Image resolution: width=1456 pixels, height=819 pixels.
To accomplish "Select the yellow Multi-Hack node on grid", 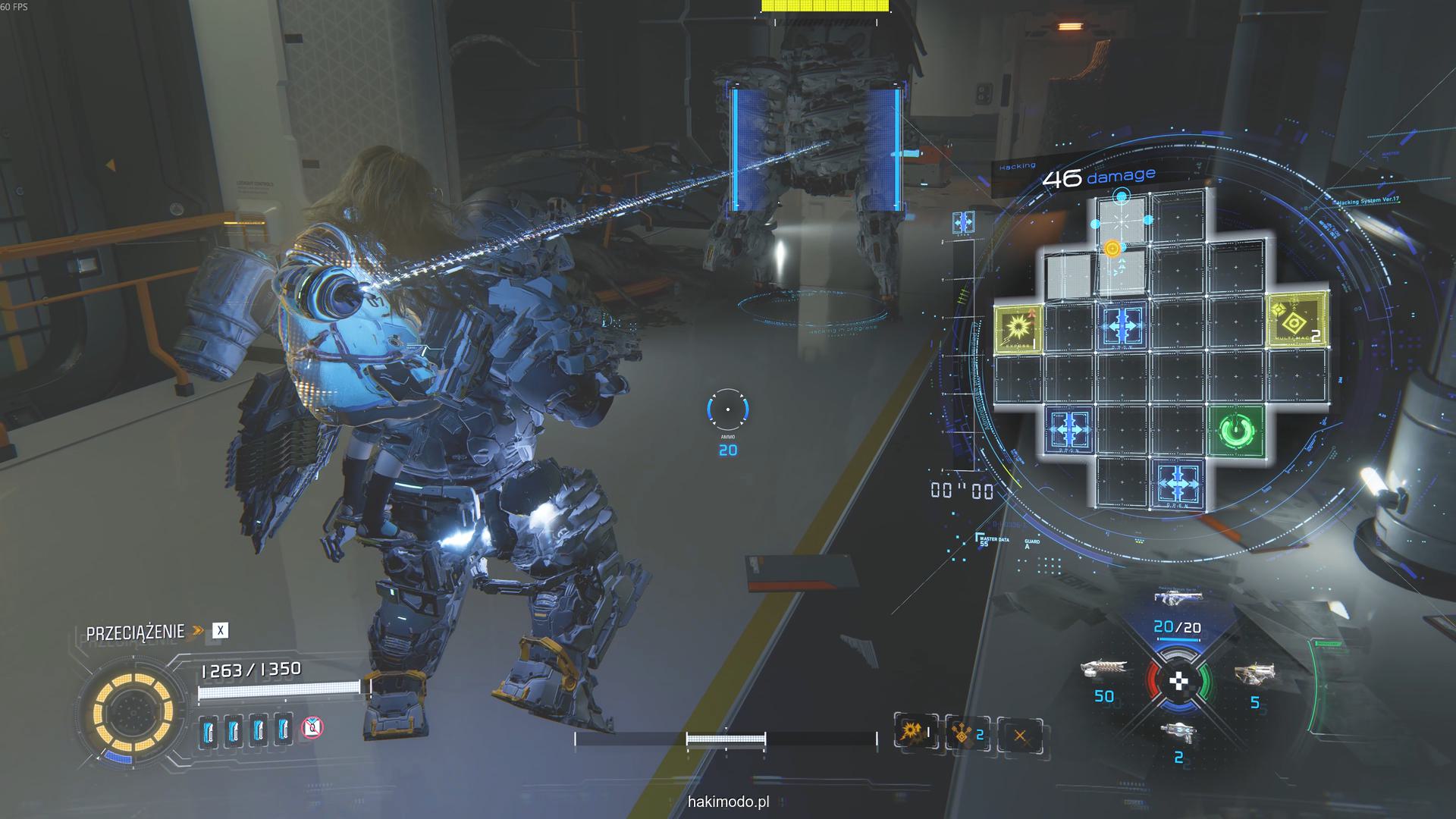I will 1297,319.
